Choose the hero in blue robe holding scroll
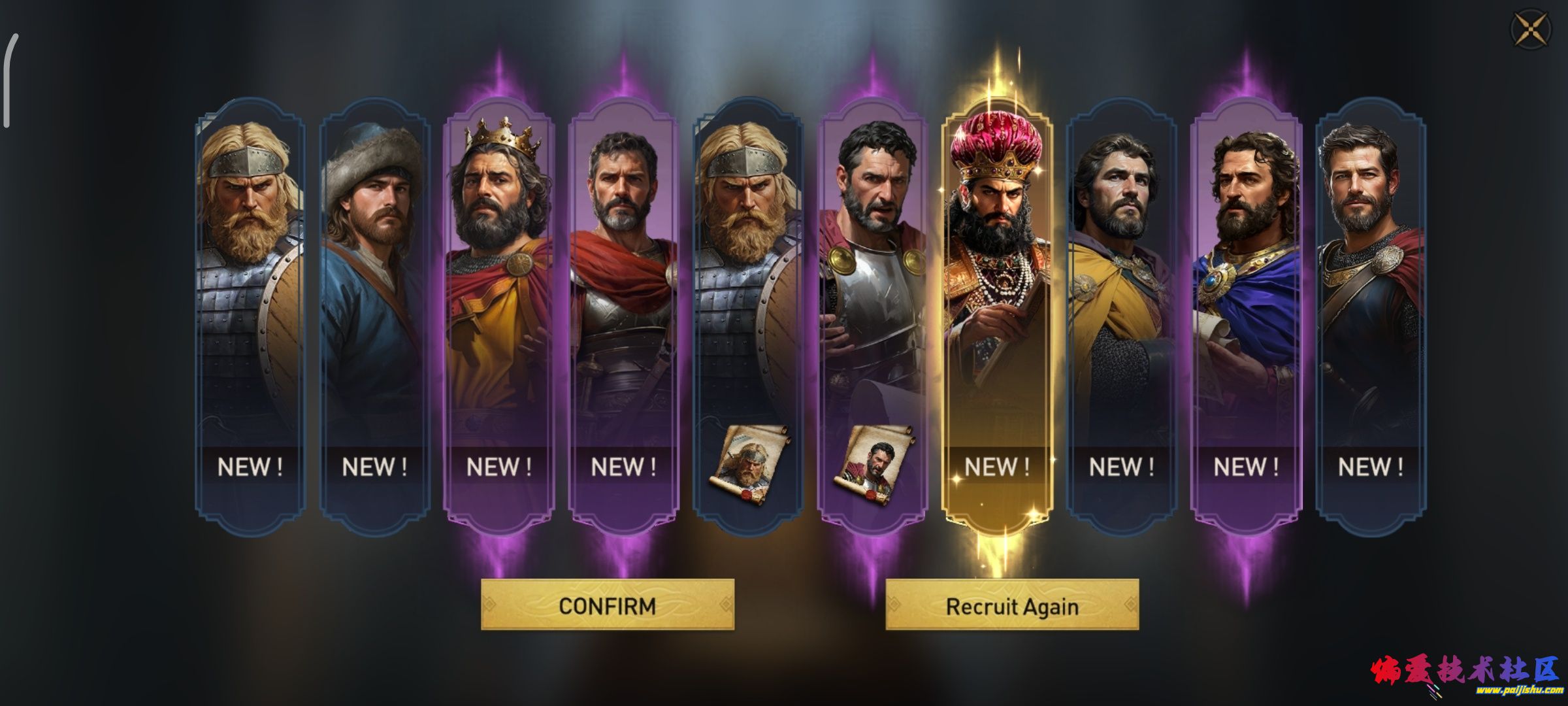The height and width of the screenshot is (706, 1568). pos(1245,294)
